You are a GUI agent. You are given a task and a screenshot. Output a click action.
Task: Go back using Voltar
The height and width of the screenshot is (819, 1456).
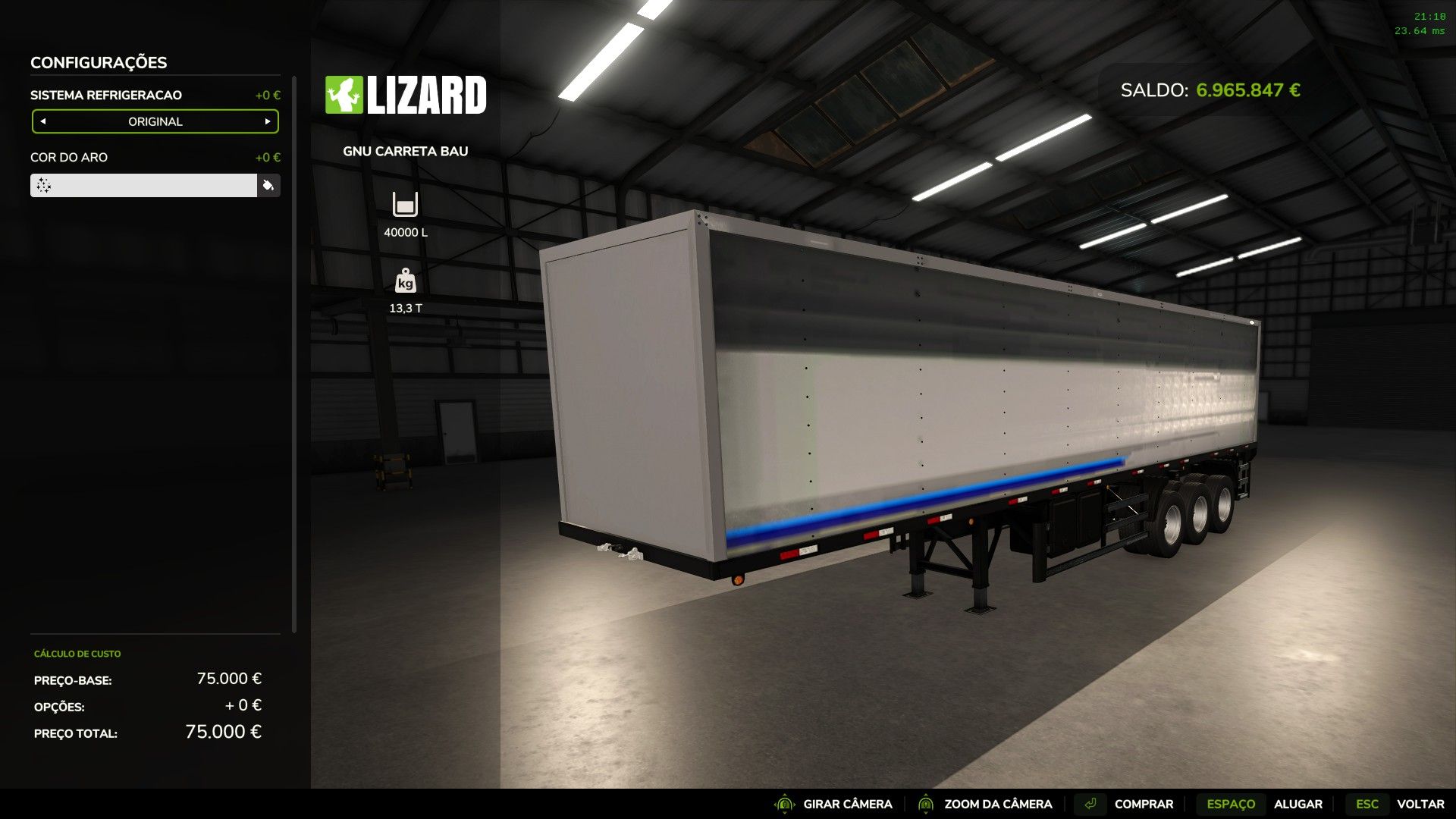point(1420,804)
